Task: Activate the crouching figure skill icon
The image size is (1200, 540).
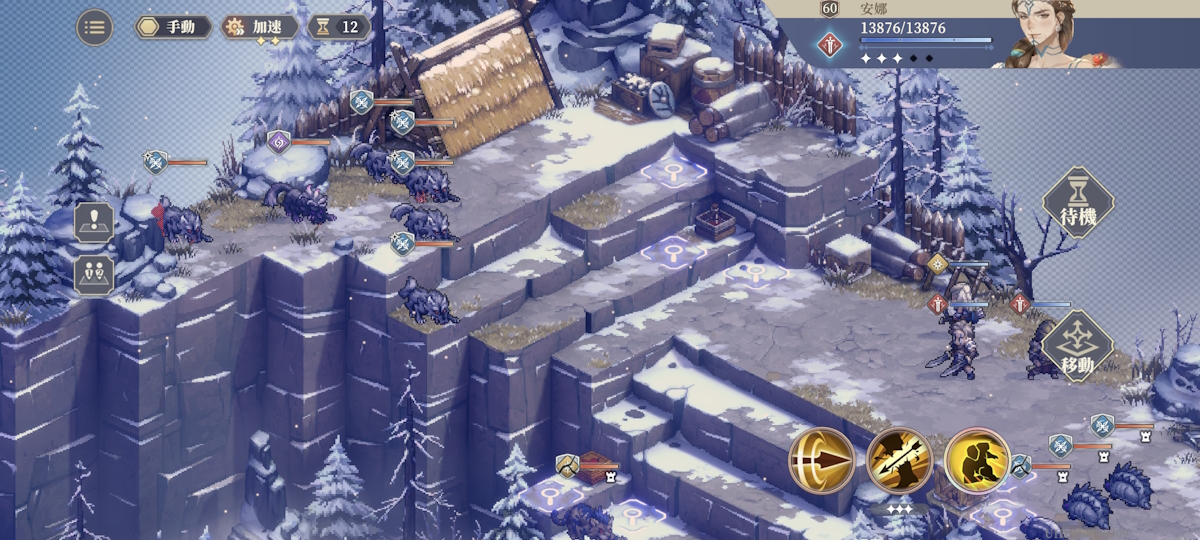Action: pyautogui.click(x=976, y=461)
